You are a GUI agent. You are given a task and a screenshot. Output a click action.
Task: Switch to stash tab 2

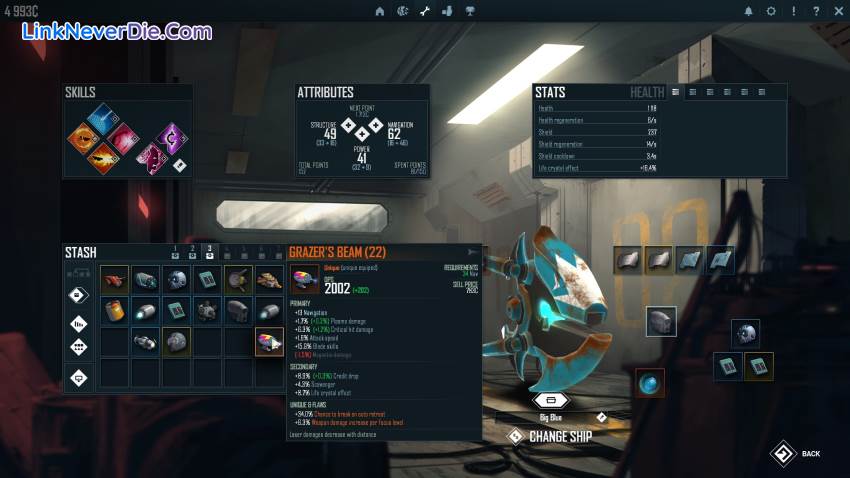(192, 252)
